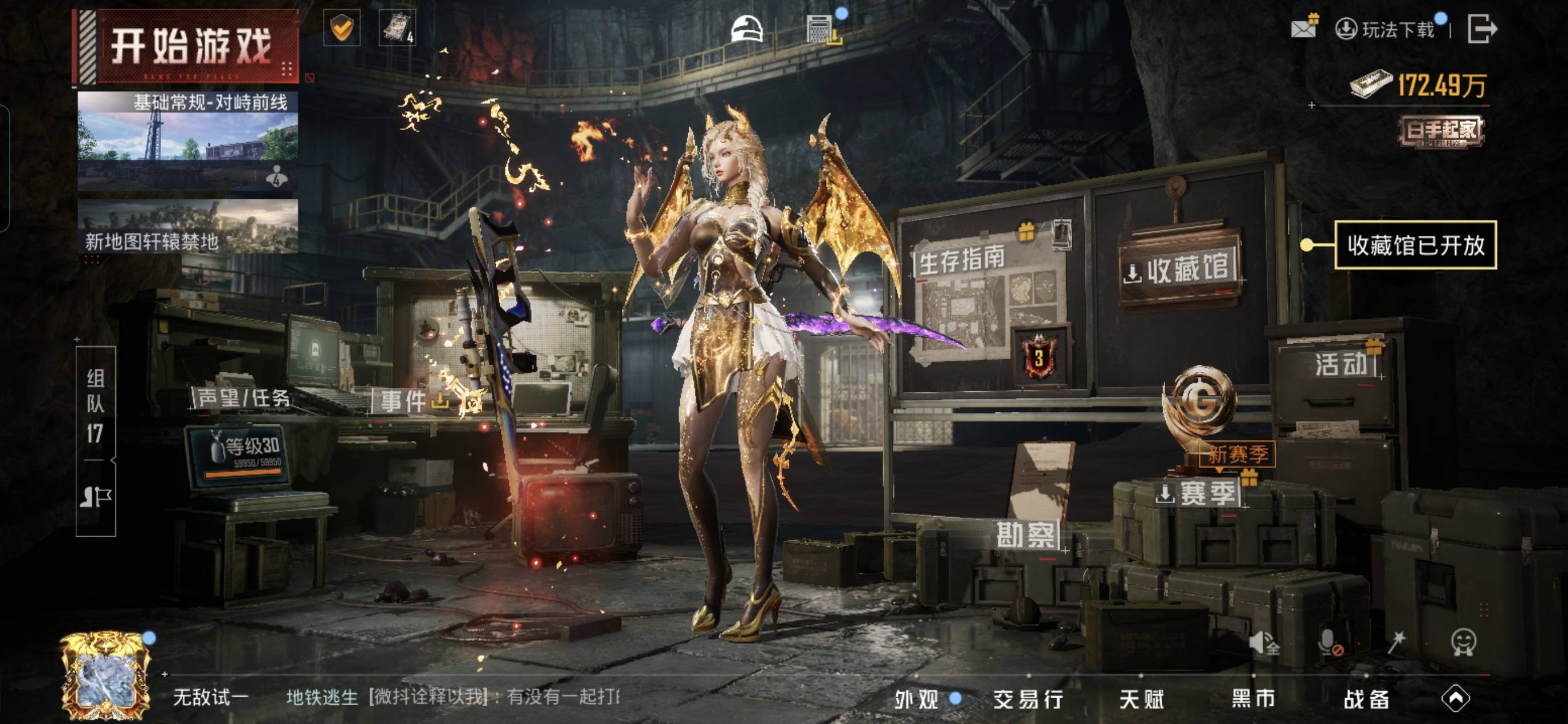
Task: Open the mail envelope icon
Action: point(1303,28)
